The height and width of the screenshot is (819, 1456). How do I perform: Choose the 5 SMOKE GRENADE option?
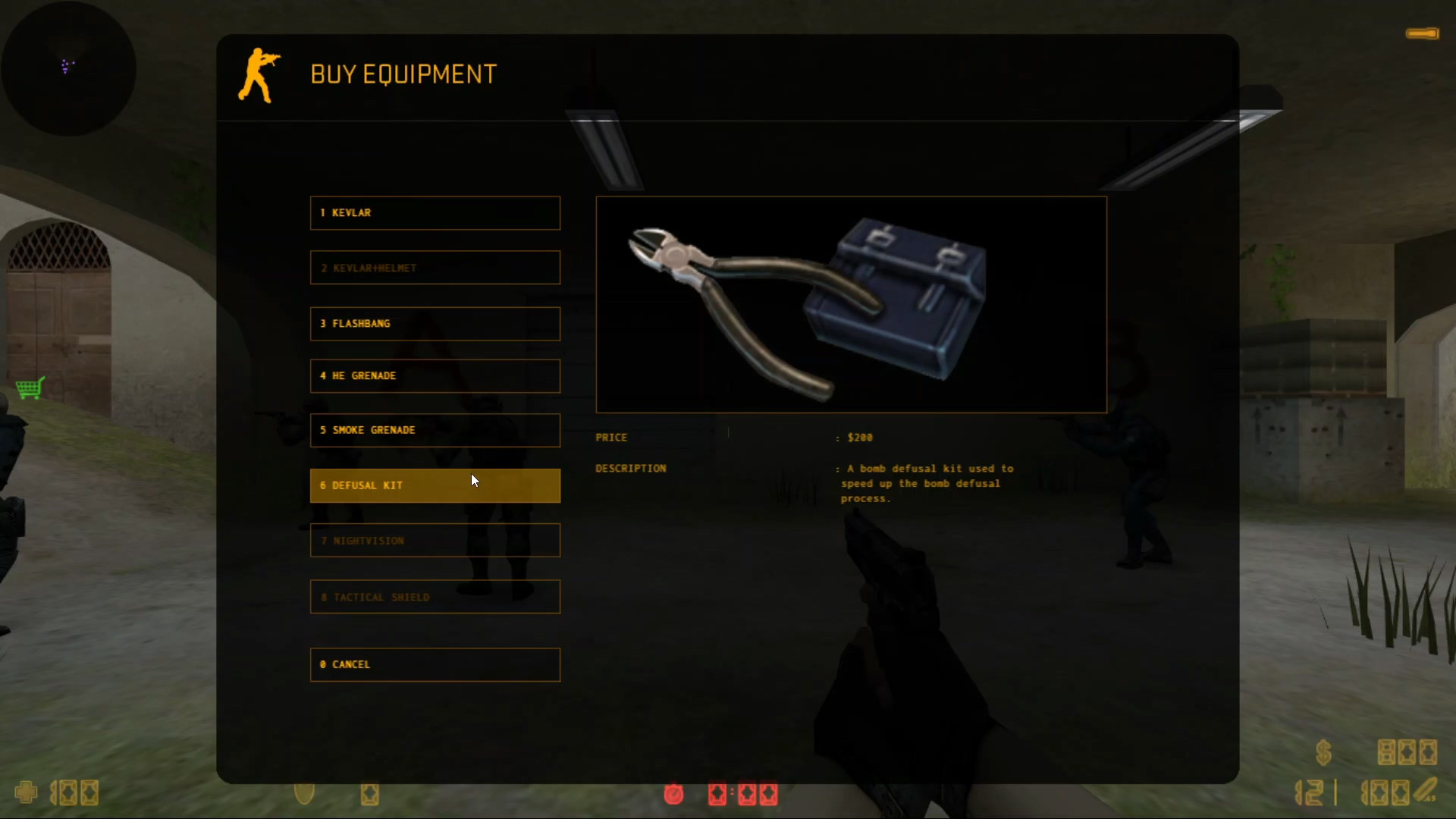pos(435,430)
